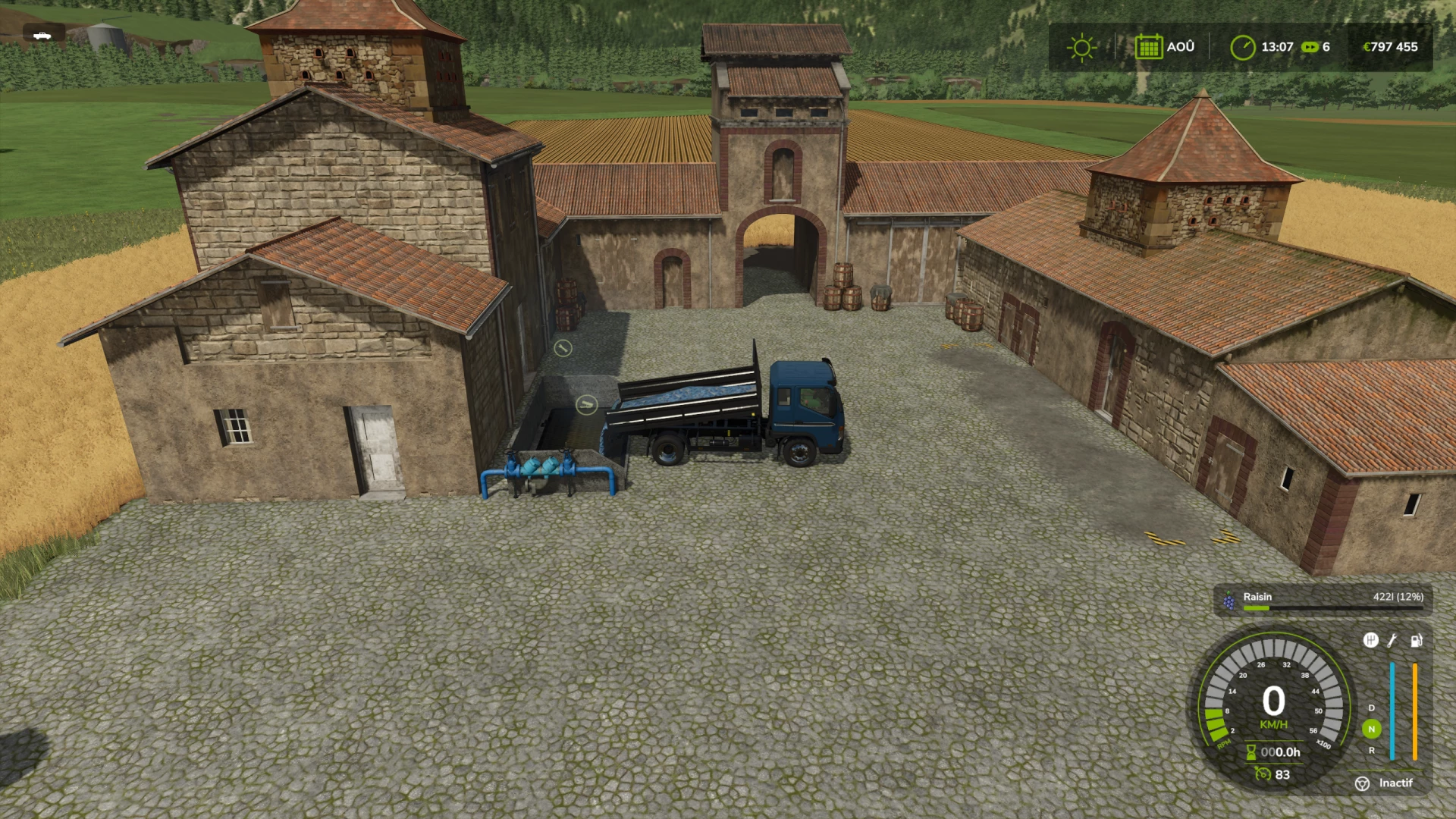Screen dimensions: 1456x819
Task: Select the fuel pump icon on the HUD
Action: coord(1415,641)
